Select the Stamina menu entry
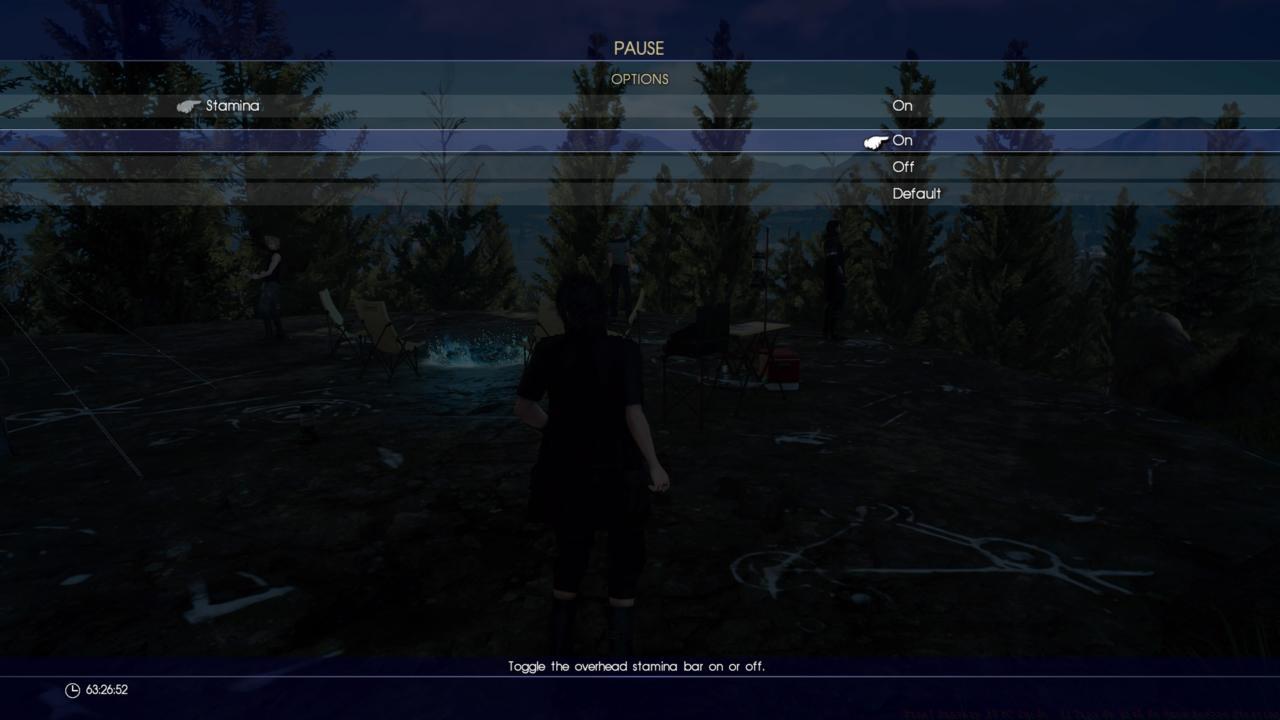1280x720 pixels. click(x=234, y=105)
